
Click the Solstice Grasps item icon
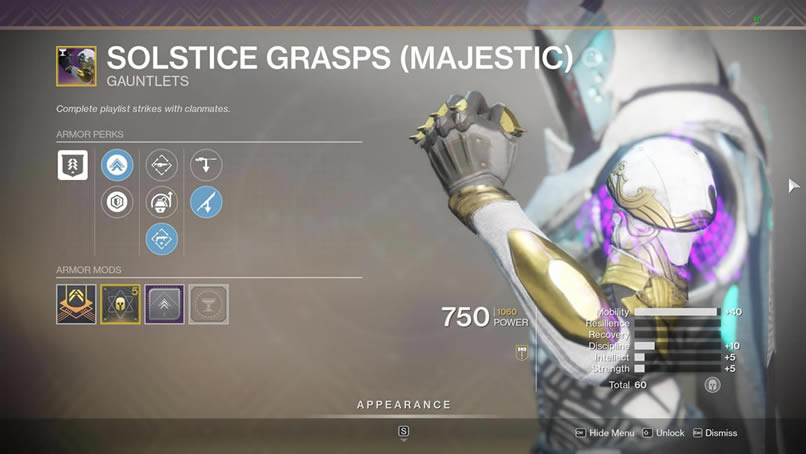tap(76, 66)
